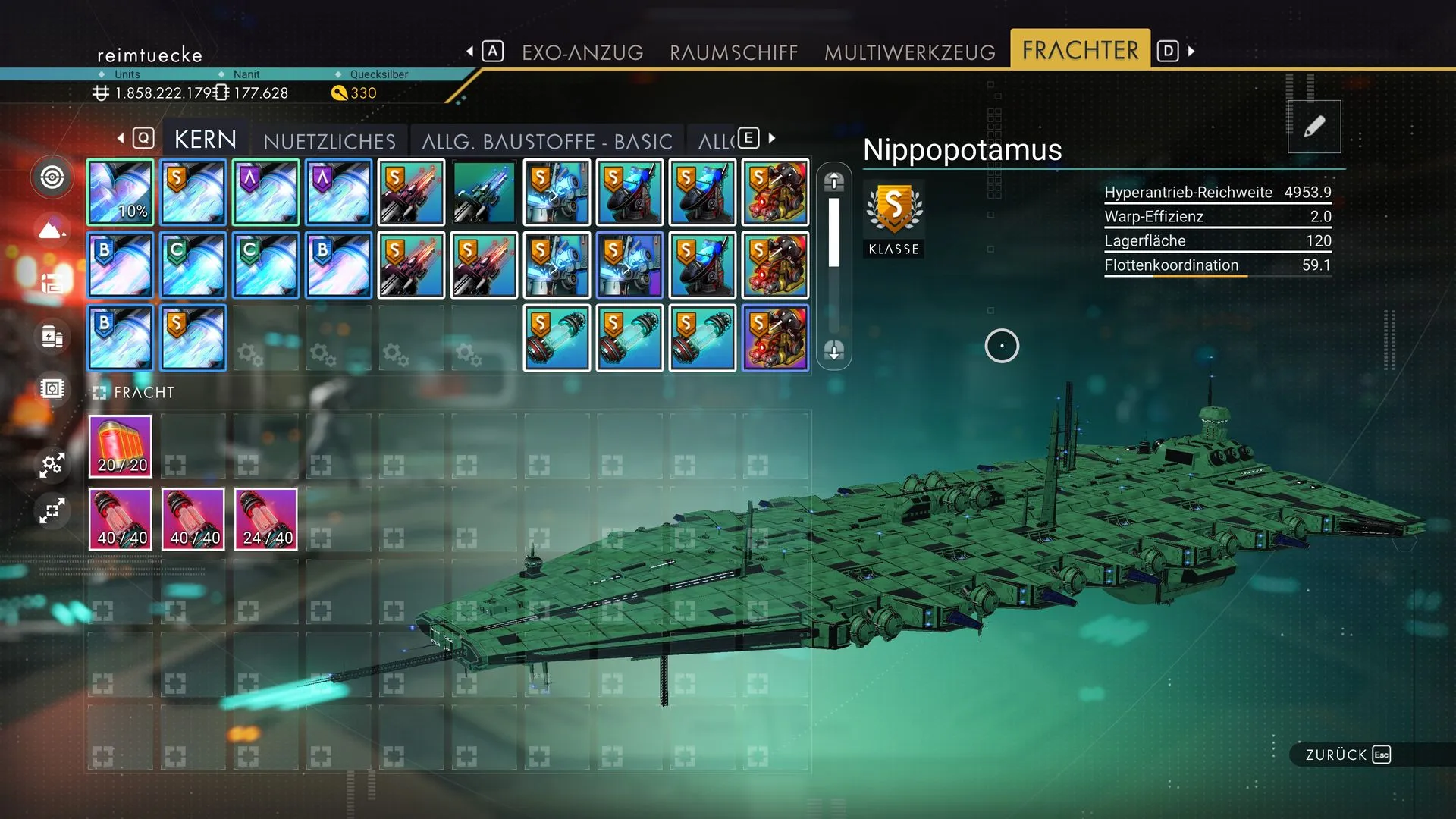
Task: Switch to the NUETZLICHES category
Action: (329, 141)
